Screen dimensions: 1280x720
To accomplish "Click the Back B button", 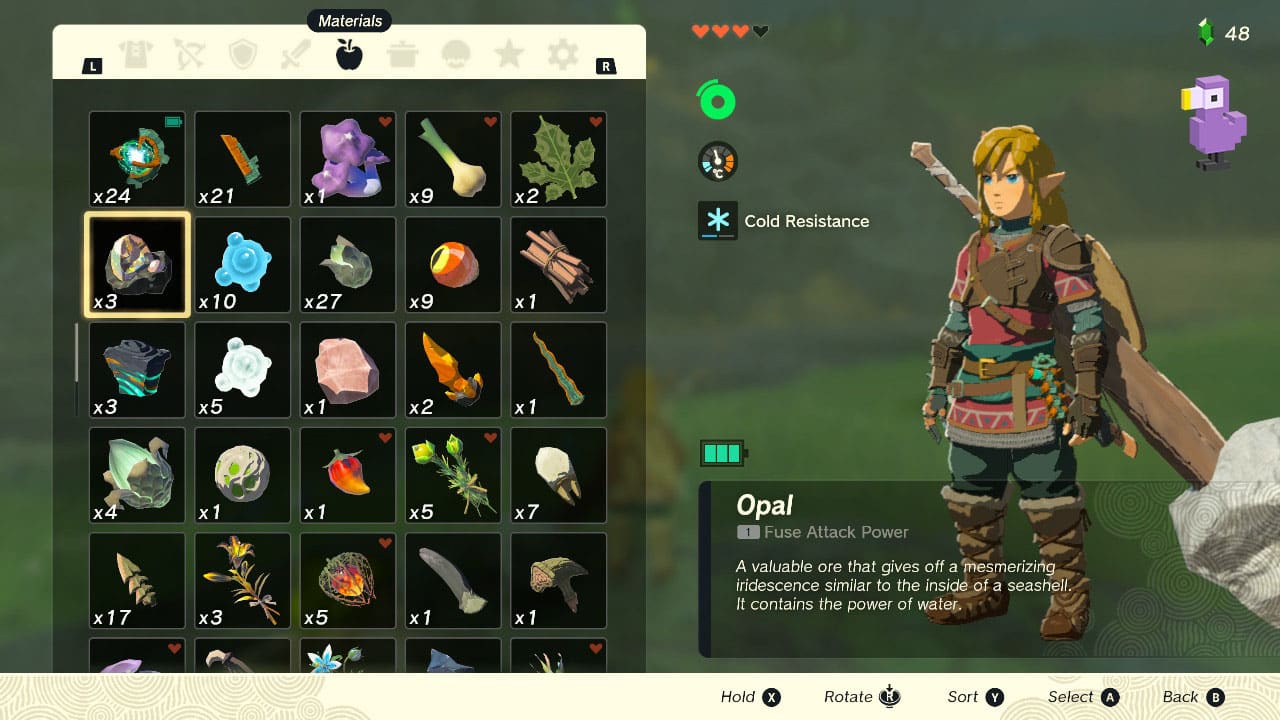I will click(x=1192, y=697).
